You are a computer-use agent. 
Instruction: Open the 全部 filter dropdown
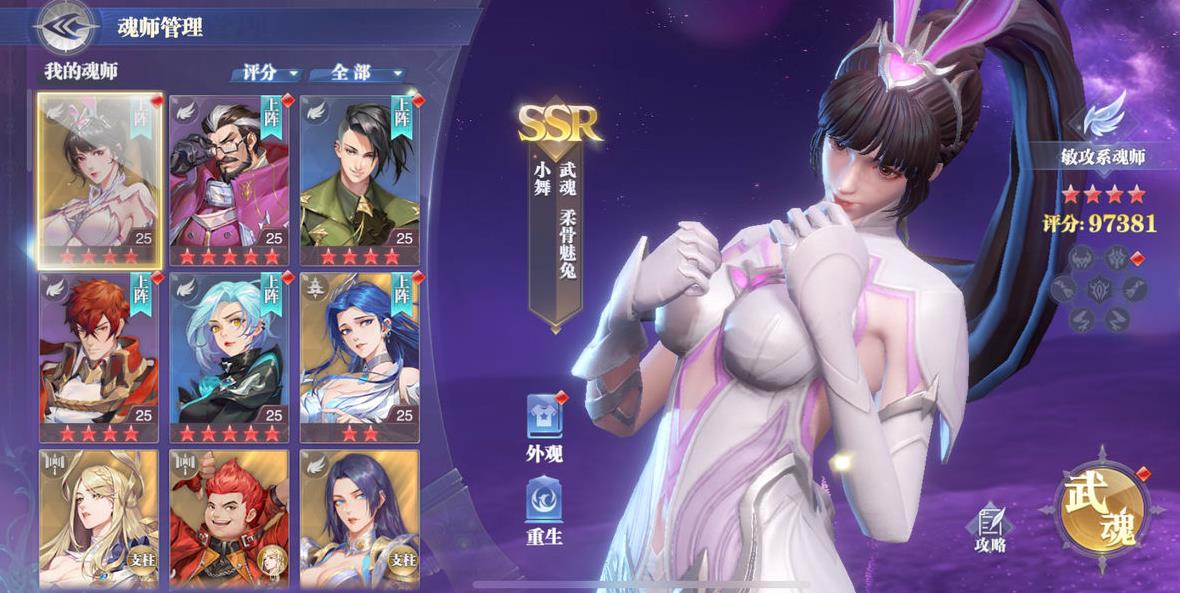click(x=356, y=73)
